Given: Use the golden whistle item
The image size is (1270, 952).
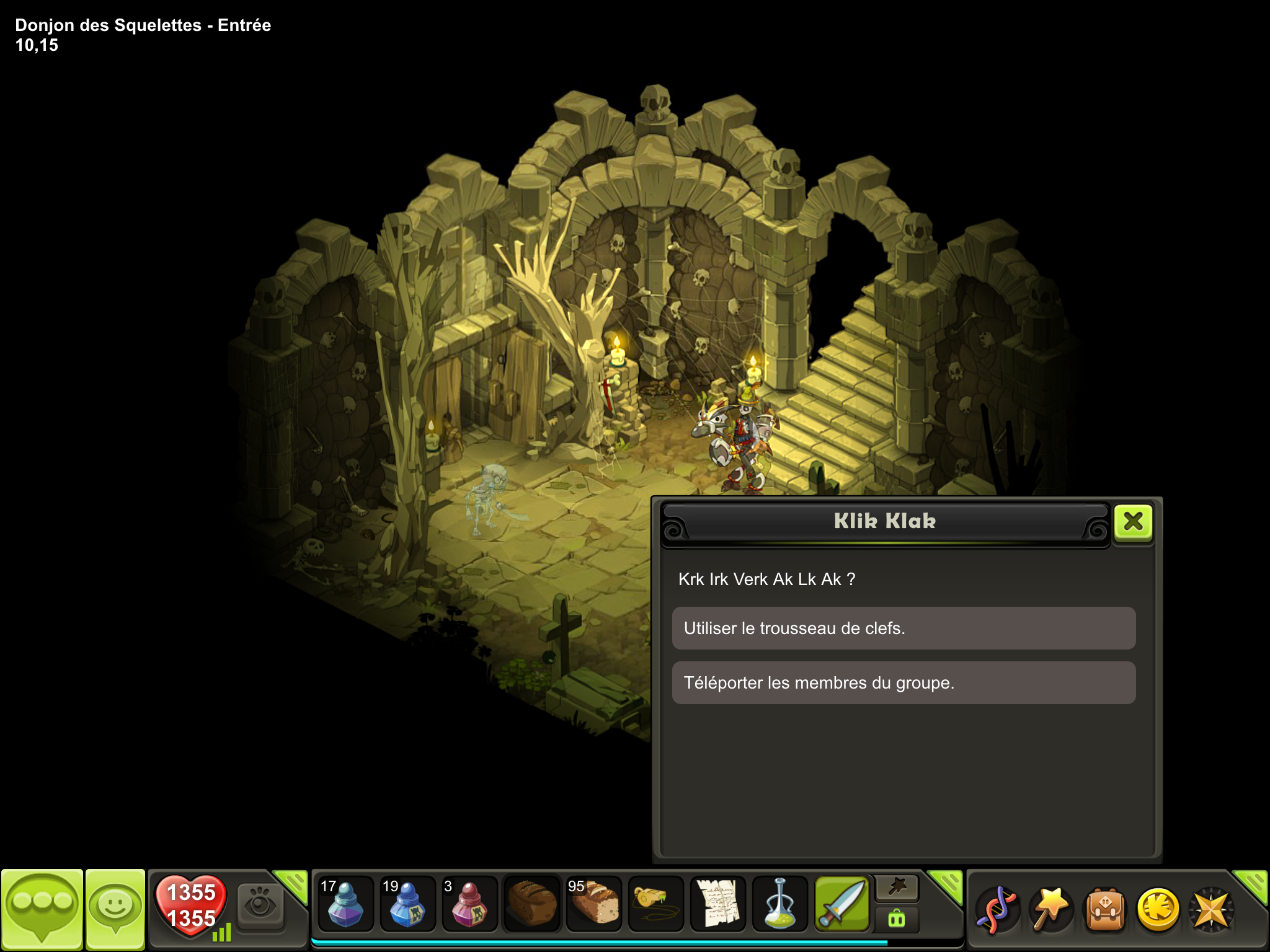Looking at the screenshot, I should coord(655,905).
